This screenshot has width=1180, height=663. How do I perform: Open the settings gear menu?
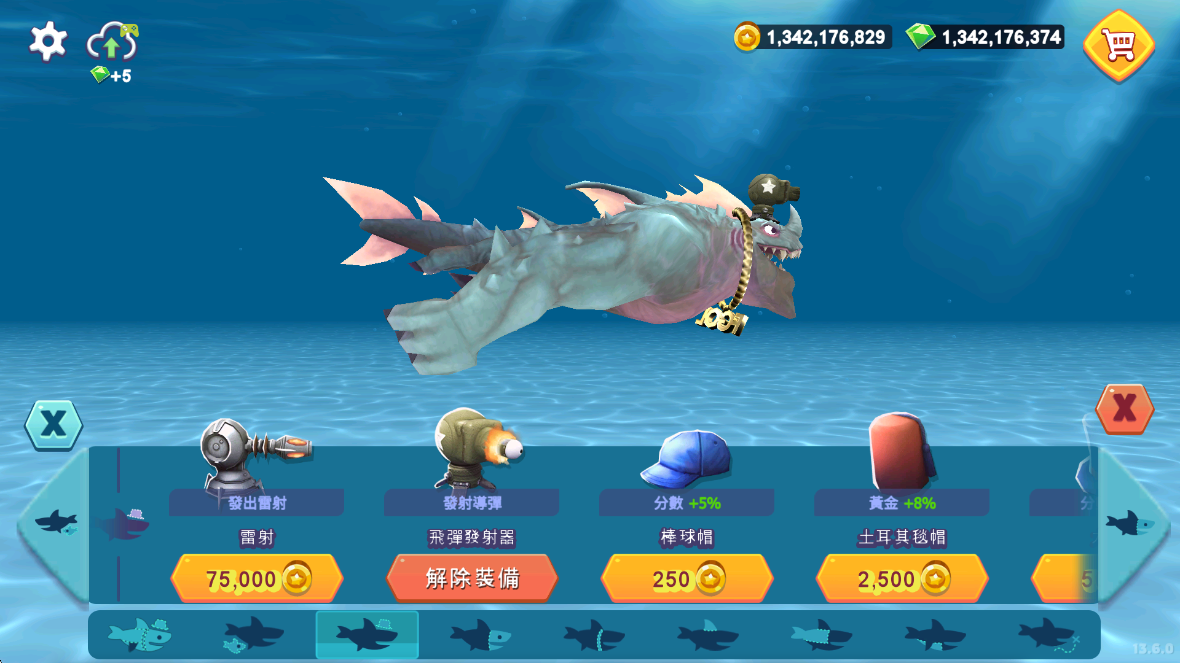click(x=48, y=41)
